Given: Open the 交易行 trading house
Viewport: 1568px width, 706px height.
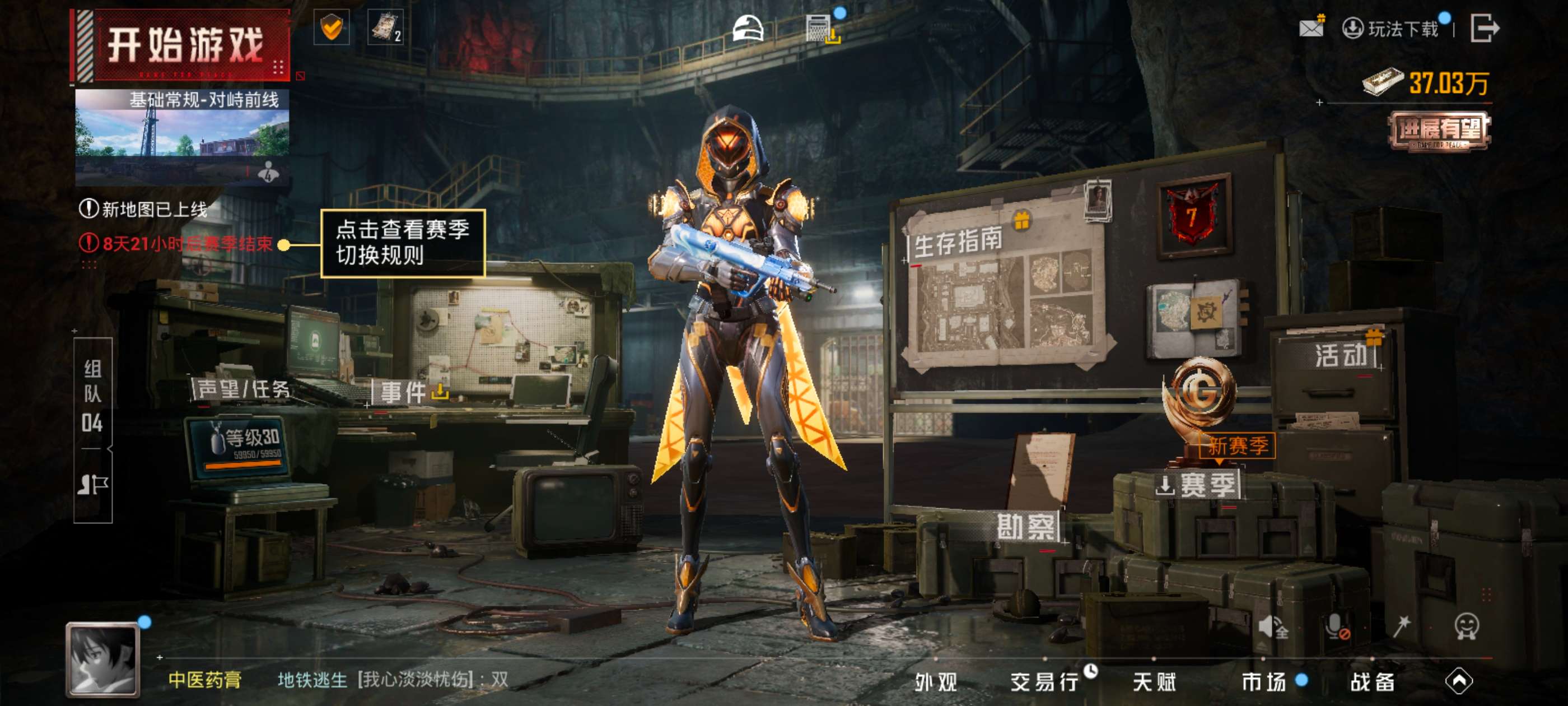Looking at the screenshot, I should tap(1044, 682).
